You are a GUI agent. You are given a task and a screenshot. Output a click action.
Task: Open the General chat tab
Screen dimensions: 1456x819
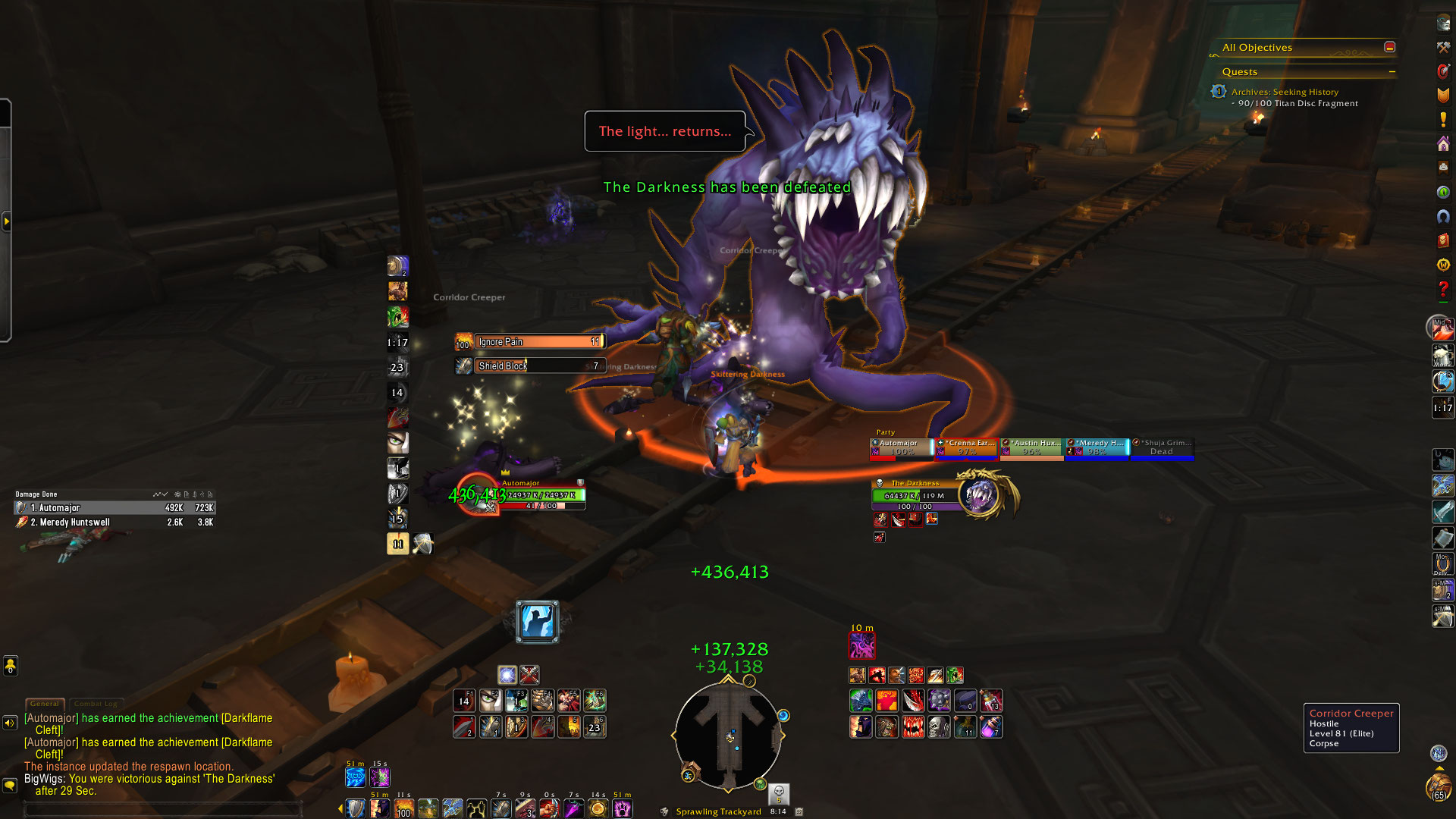(x=45, y=704)
